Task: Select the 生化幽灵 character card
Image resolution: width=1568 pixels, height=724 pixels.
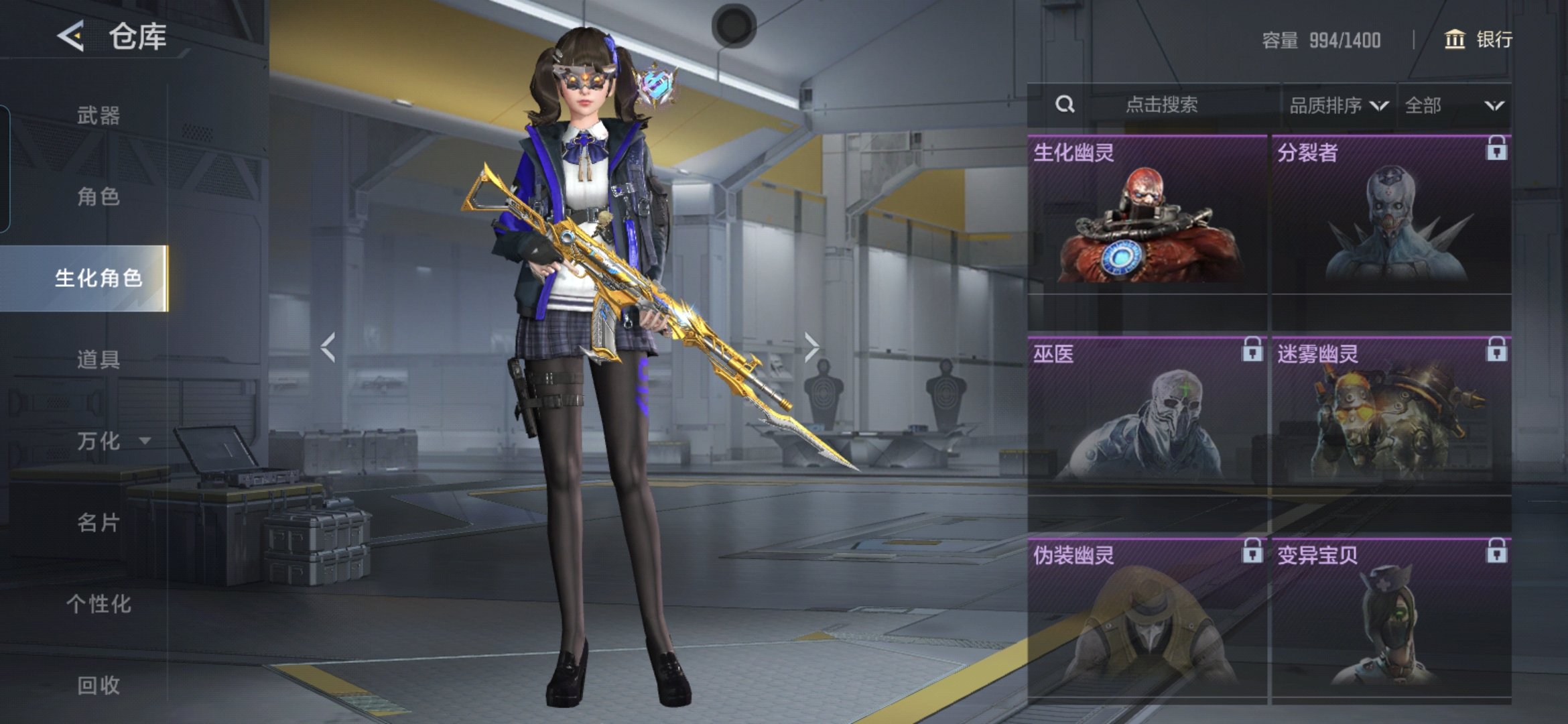Action: [x=1147, y=215]
